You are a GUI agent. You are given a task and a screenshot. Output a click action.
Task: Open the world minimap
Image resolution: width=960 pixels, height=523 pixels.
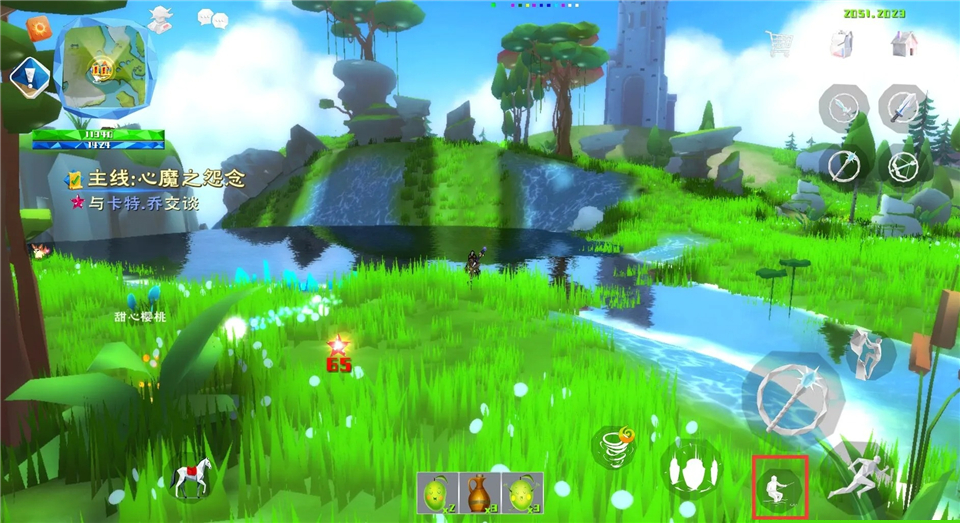tap(104, 66)
